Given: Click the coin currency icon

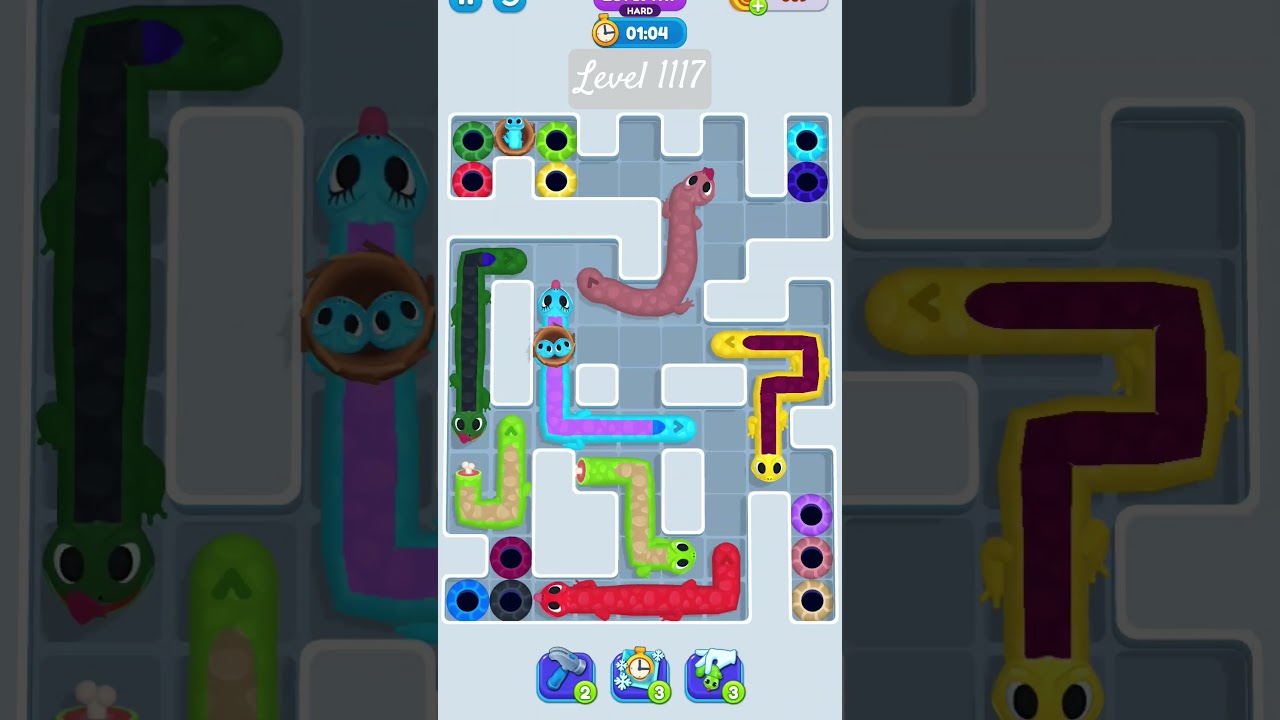Looking at the screenshot, I should pyautogui.click(x=738, y=5).
